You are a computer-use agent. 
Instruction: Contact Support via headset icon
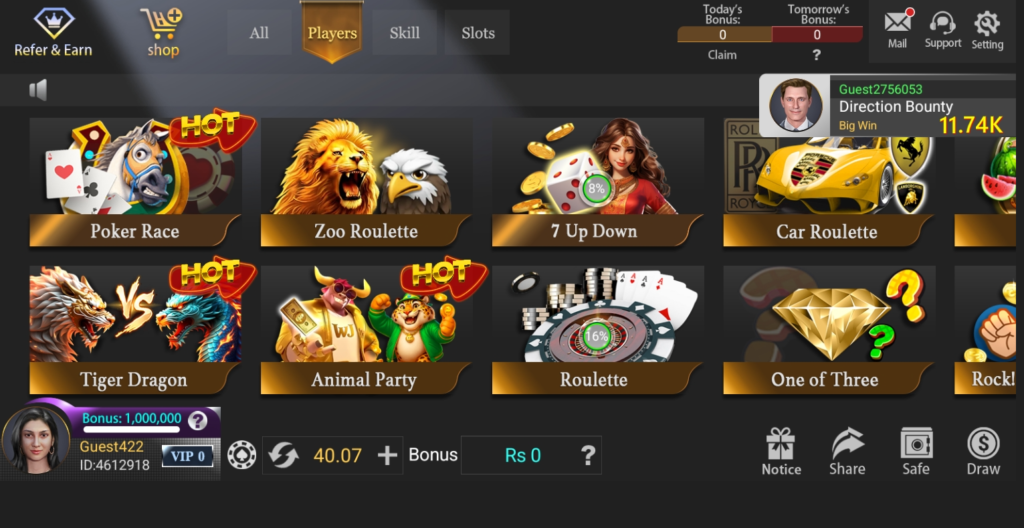coord(942,29)
